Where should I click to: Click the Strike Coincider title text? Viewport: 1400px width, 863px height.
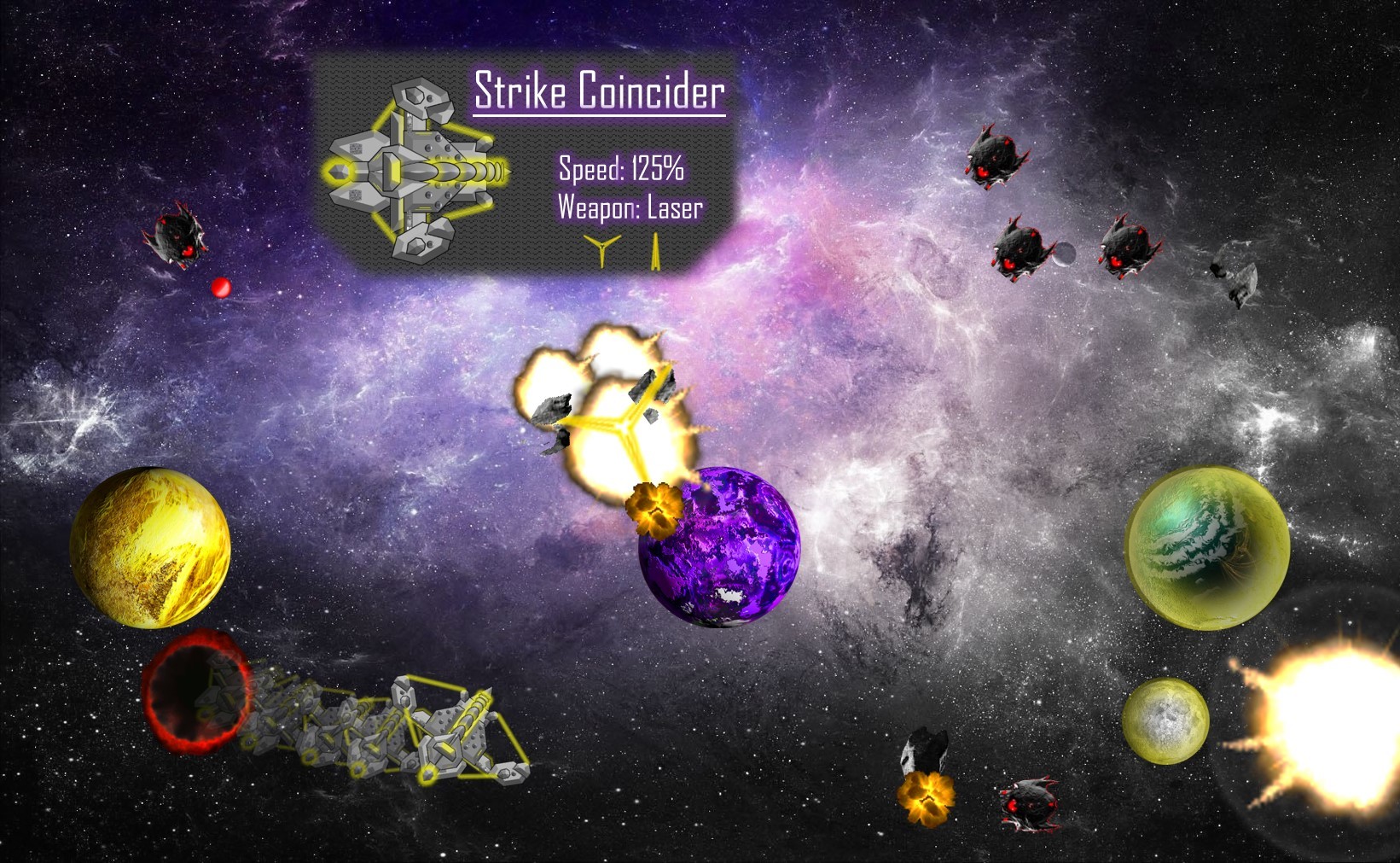[x=600, y=94]
